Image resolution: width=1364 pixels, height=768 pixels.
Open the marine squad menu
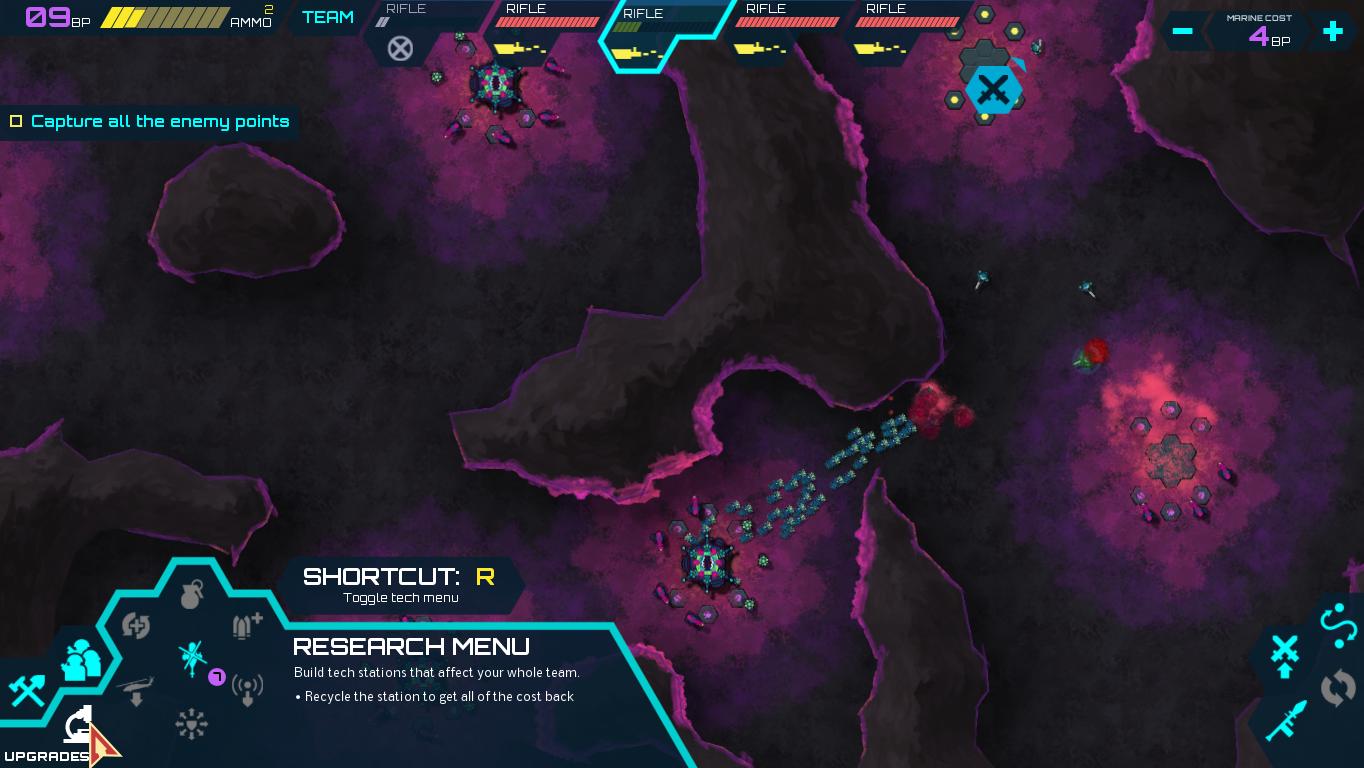coord(81,661)
